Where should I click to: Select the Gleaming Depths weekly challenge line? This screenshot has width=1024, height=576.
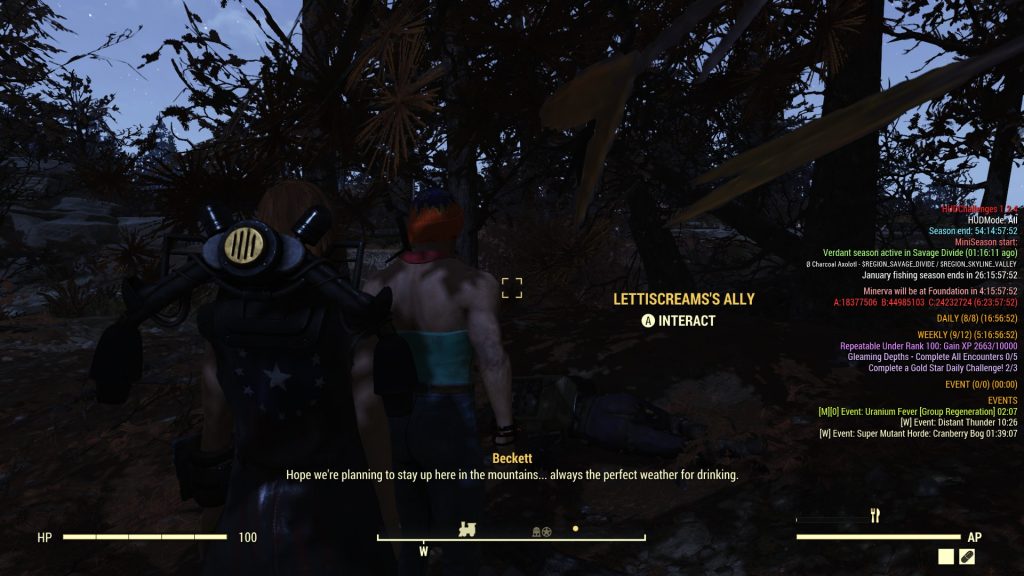932,356
